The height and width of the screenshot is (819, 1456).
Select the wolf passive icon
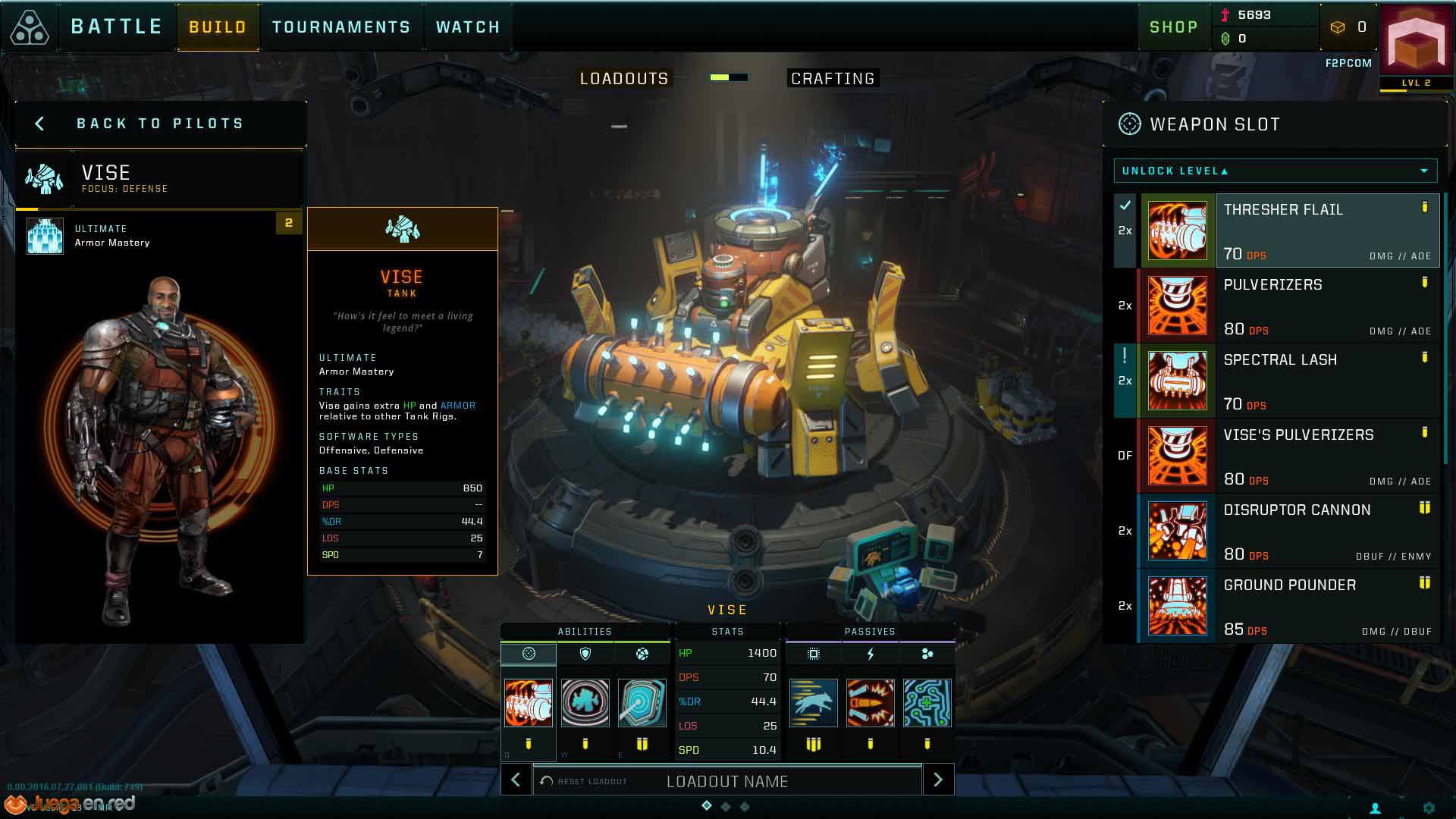pyautogui.click(x=813, y=703)
